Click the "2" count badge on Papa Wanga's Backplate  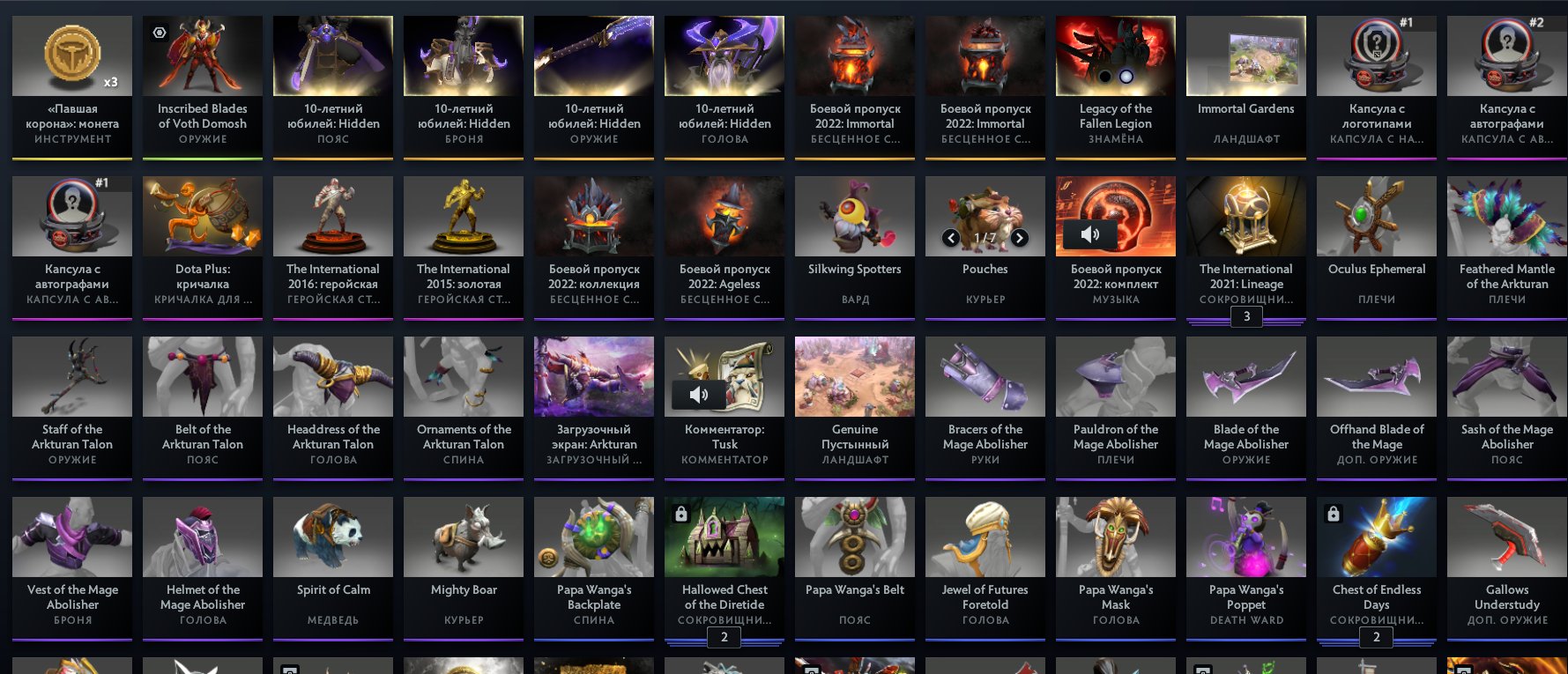click(725, 637)
